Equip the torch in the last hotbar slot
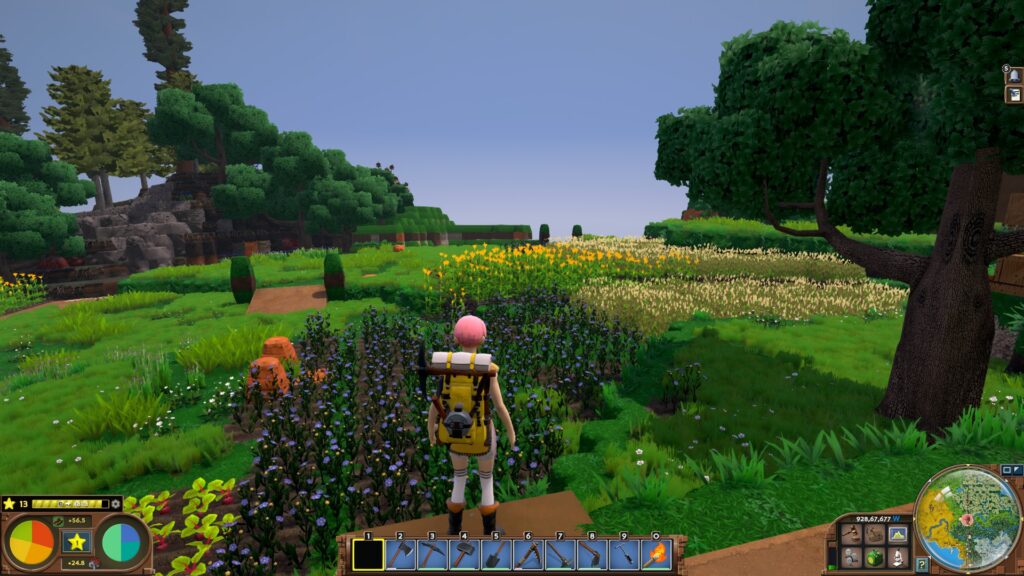 [x=656, y=554]
